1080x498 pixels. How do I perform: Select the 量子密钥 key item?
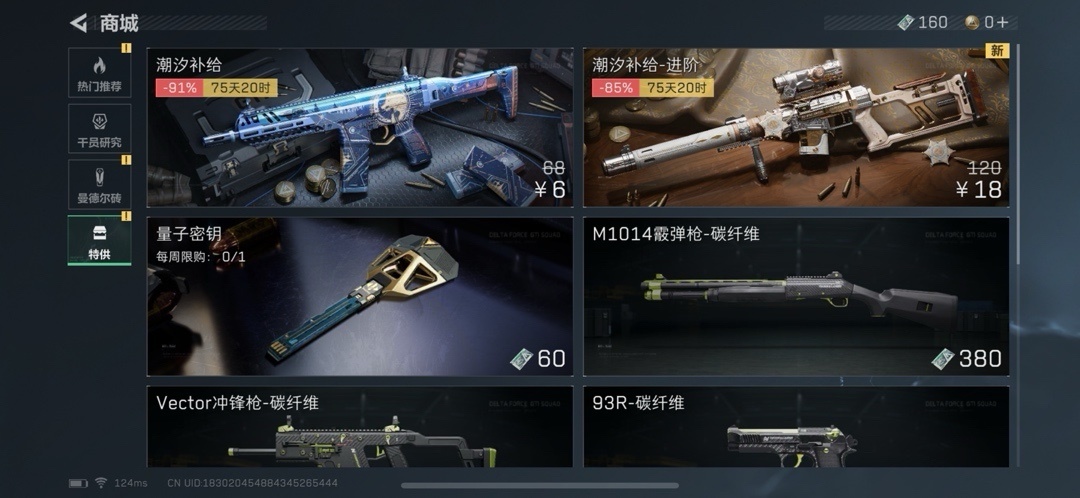pyautogui.click(x=360, y=297)
